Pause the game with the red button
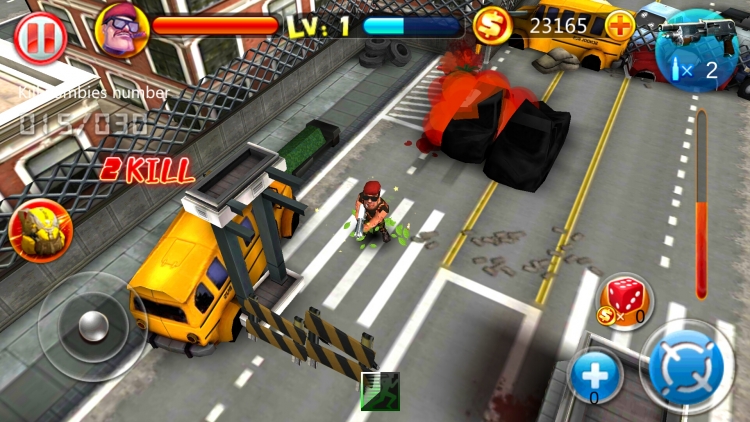The width and height of the screenshot is (750, 422). 40,37
